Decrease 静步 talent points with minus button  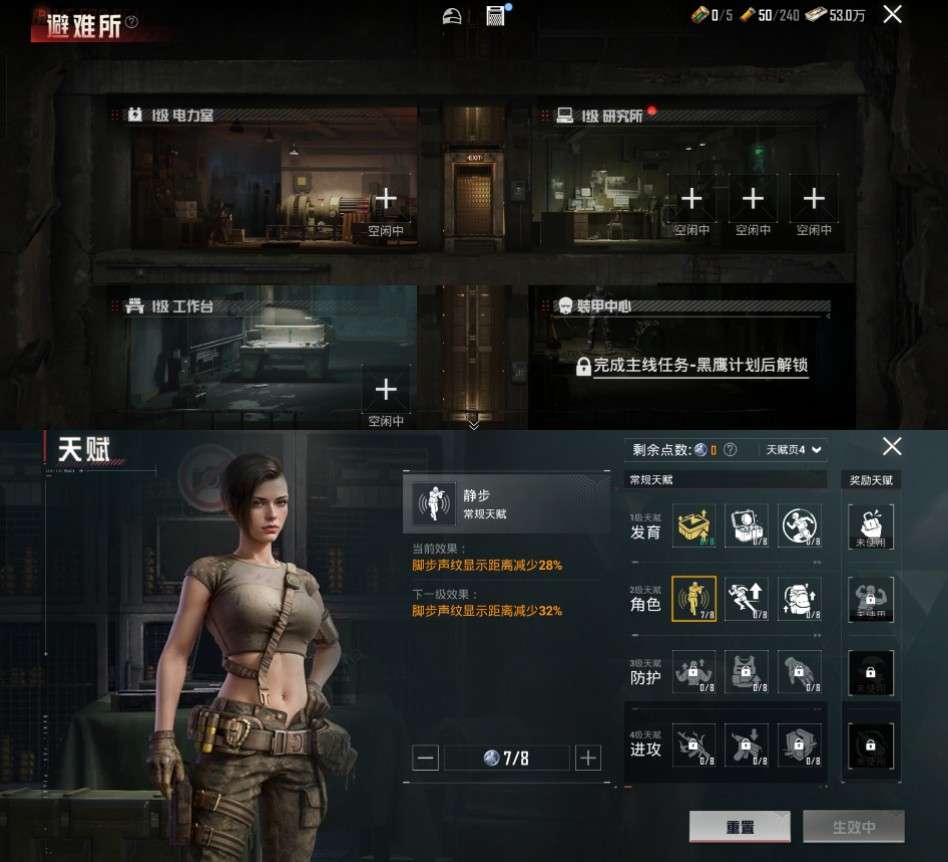click(426, 758)
